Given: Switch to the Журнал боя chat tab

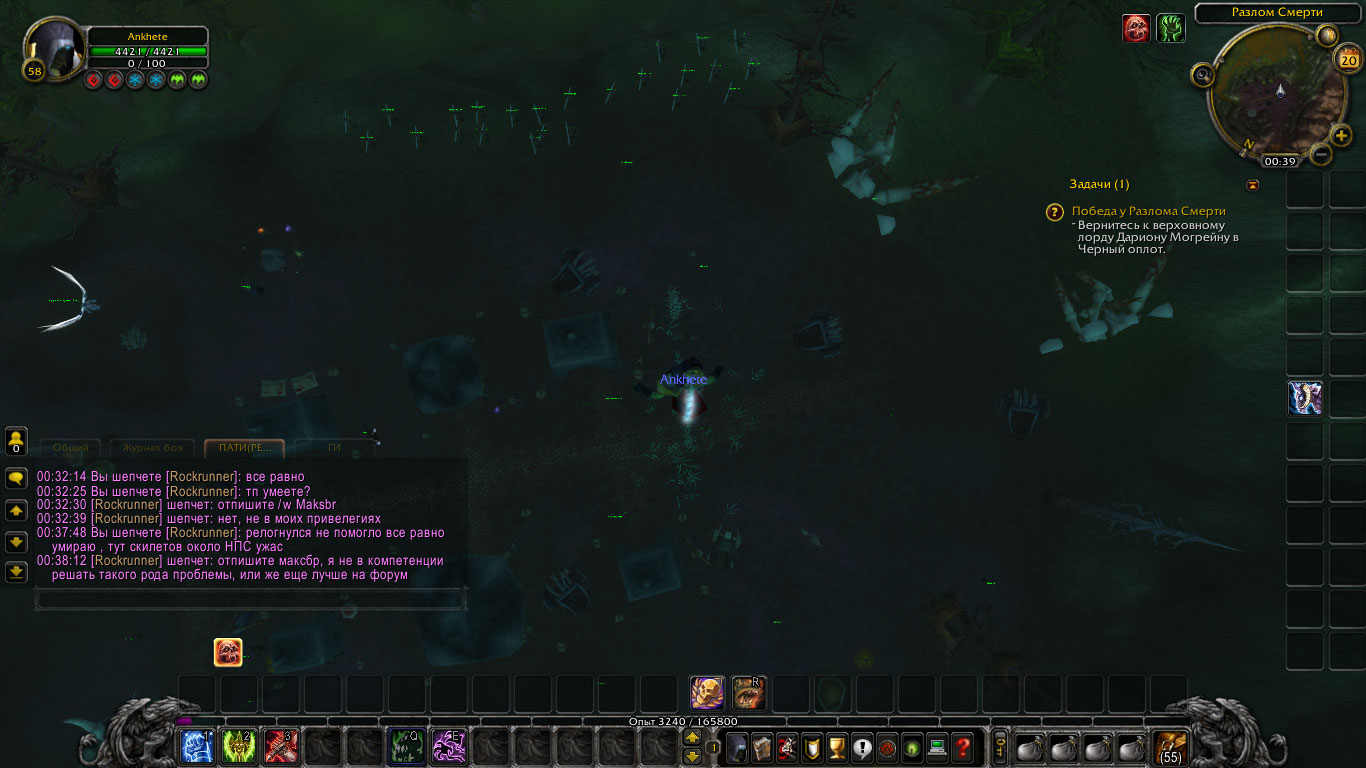Looking at the screenshot, I should click(153, 448).
